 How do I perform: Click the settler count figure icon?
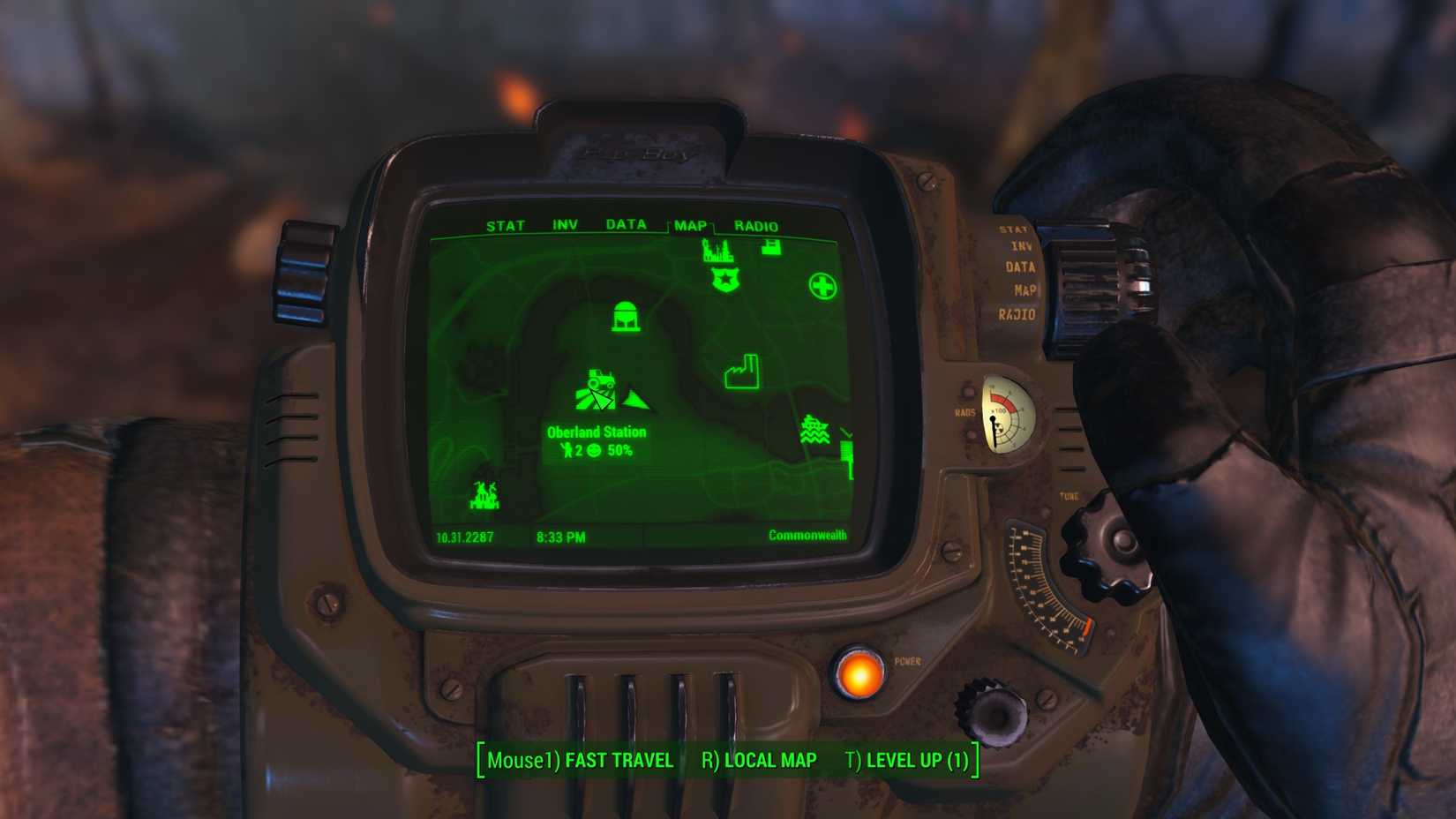coord(567,448)
